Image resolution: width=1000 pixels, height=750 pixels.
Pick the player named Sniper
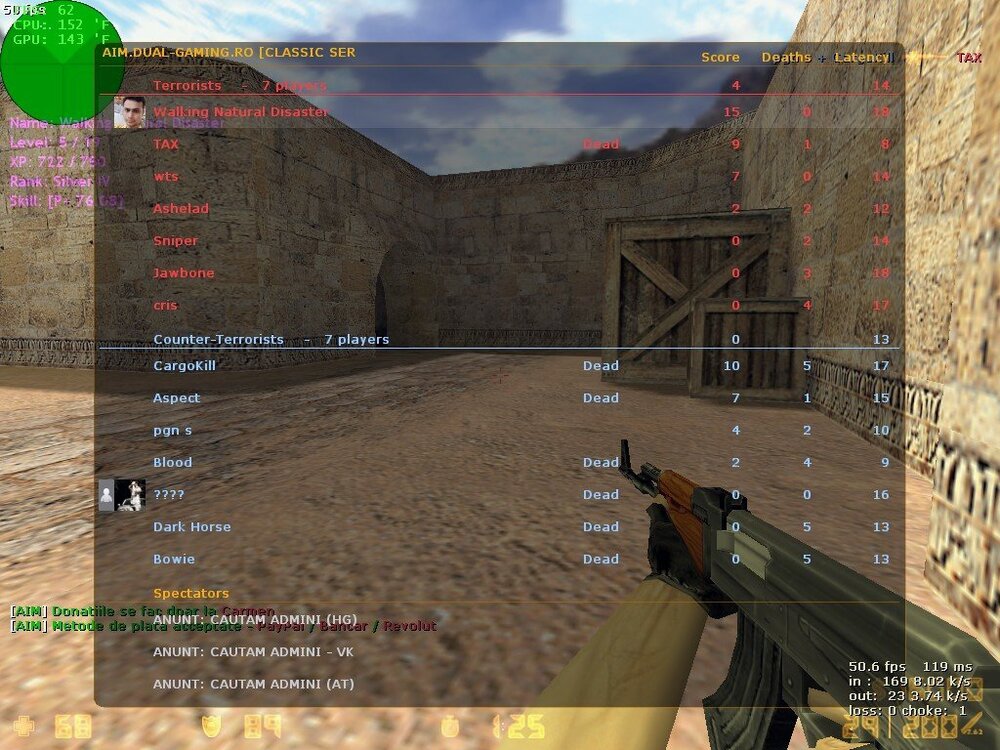coord(176,240)
